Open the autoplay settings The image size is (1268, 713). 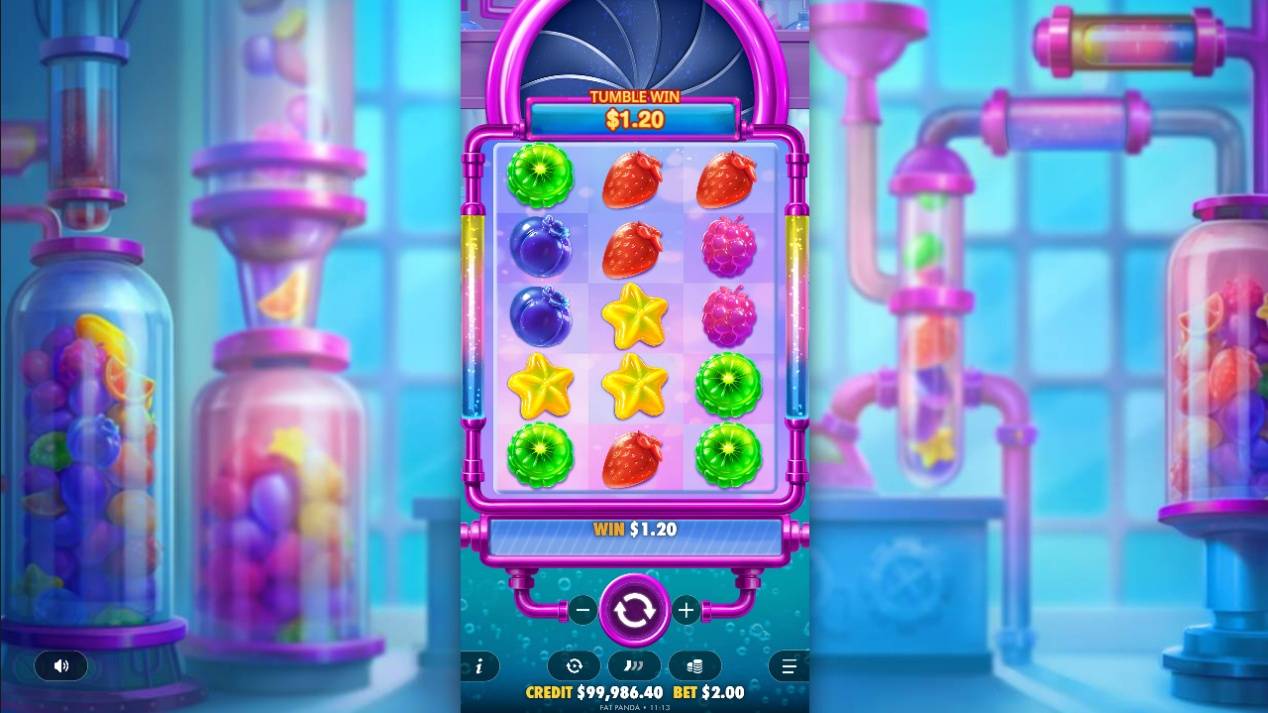click(x=574, y=666)
